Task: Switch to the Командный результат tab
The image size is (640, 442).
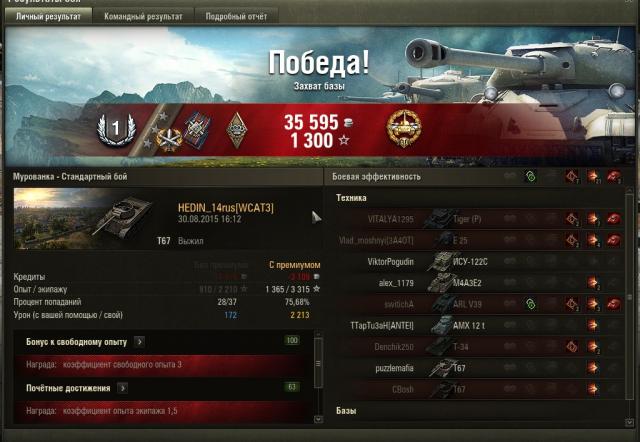Action: click(143, 17)
